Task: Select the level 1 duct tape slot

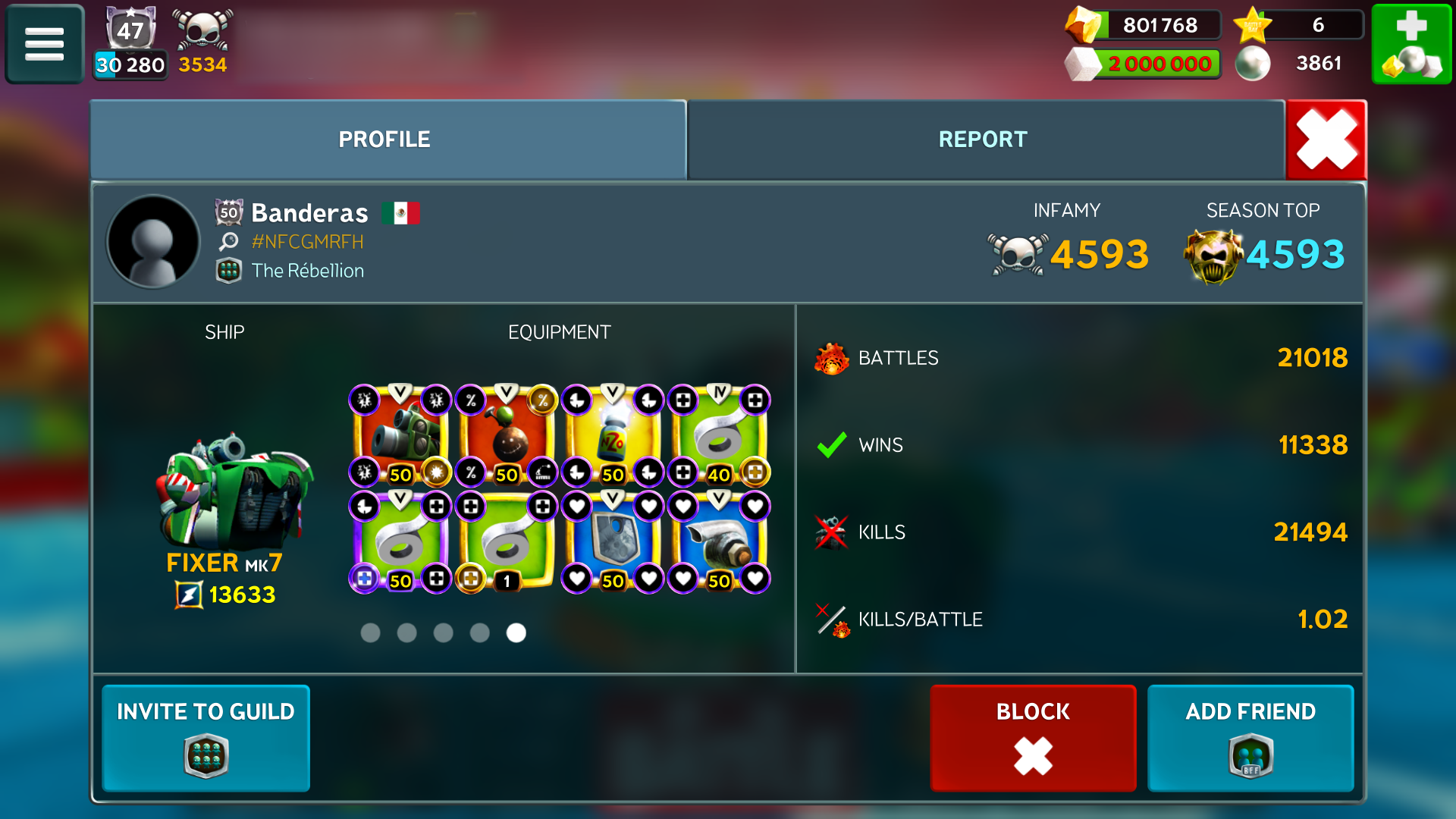Action: coord(507,542)
